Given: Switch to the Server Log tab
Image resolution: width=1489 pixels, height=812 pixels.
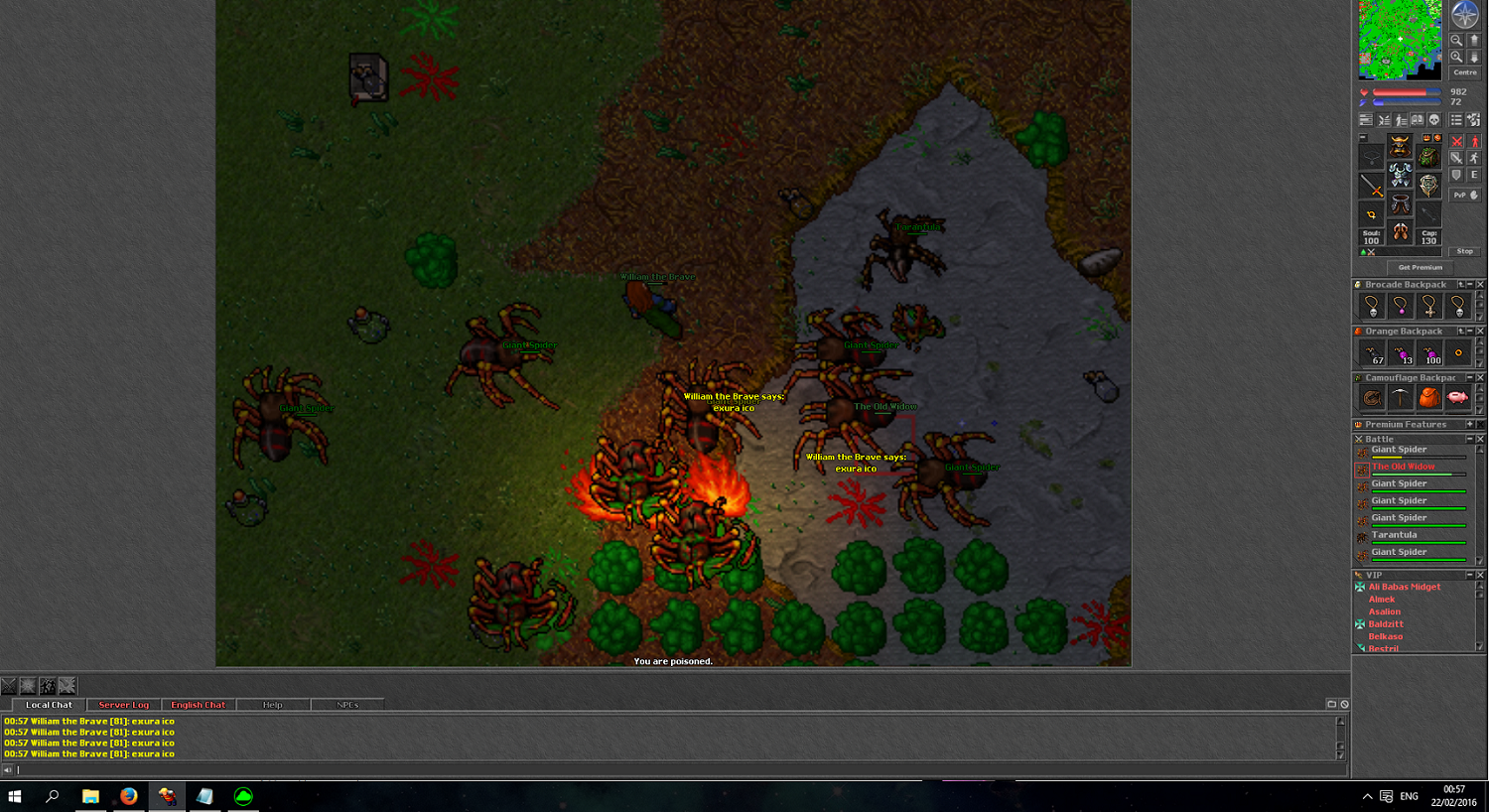Looking at the screenshot, I should pyautogui.click(x=123, y=705).
